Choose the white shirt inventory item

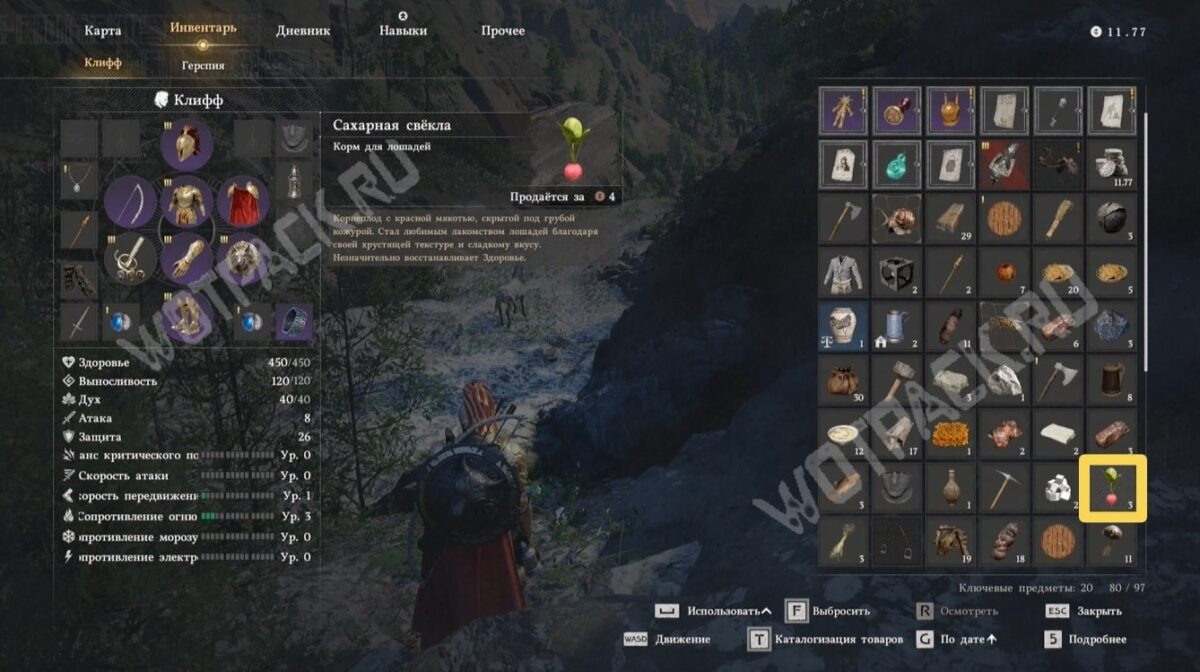pos(842,269)
